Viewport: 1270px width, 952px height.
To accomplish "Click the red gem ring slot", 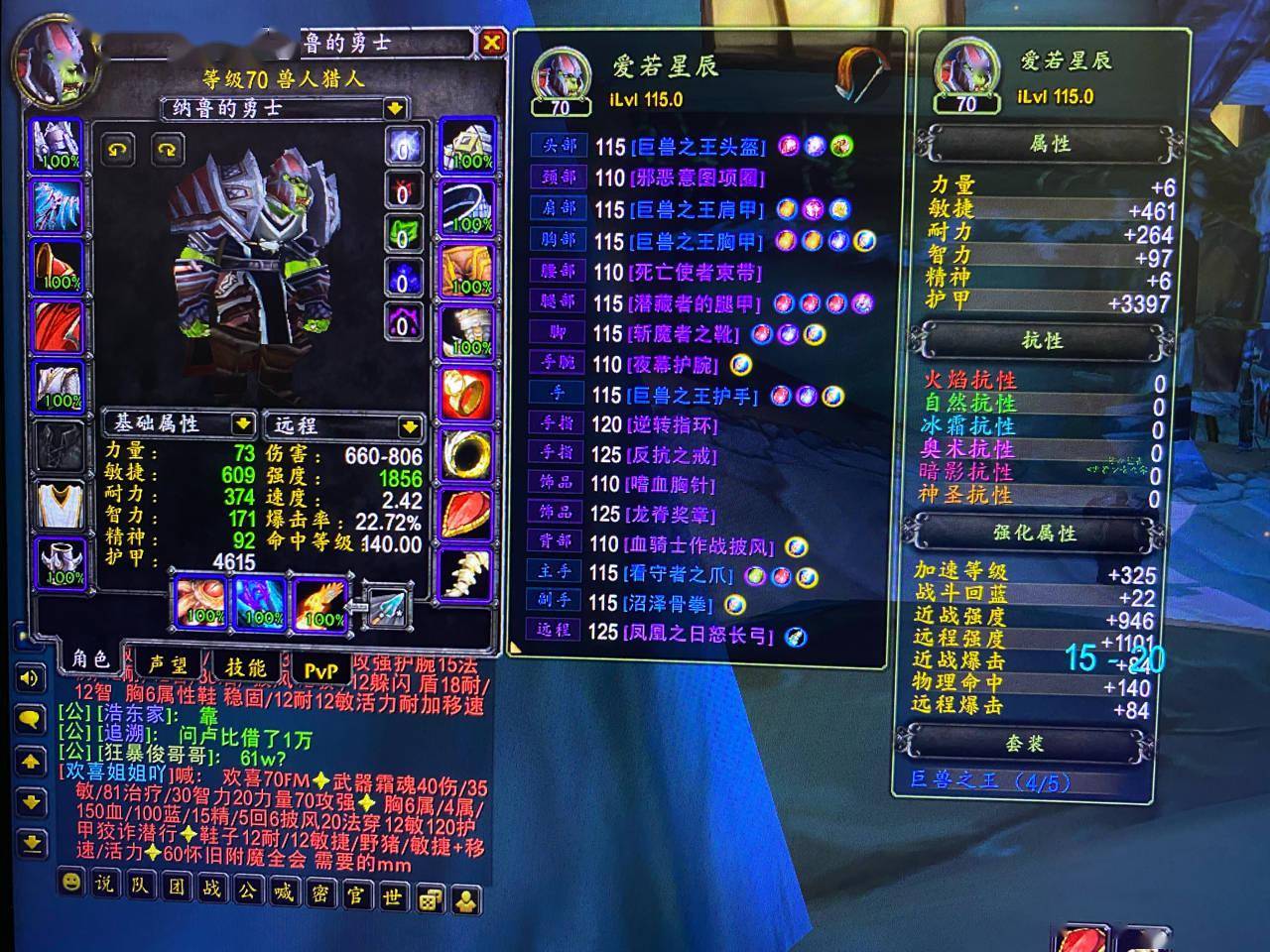I will pos(466,394).
